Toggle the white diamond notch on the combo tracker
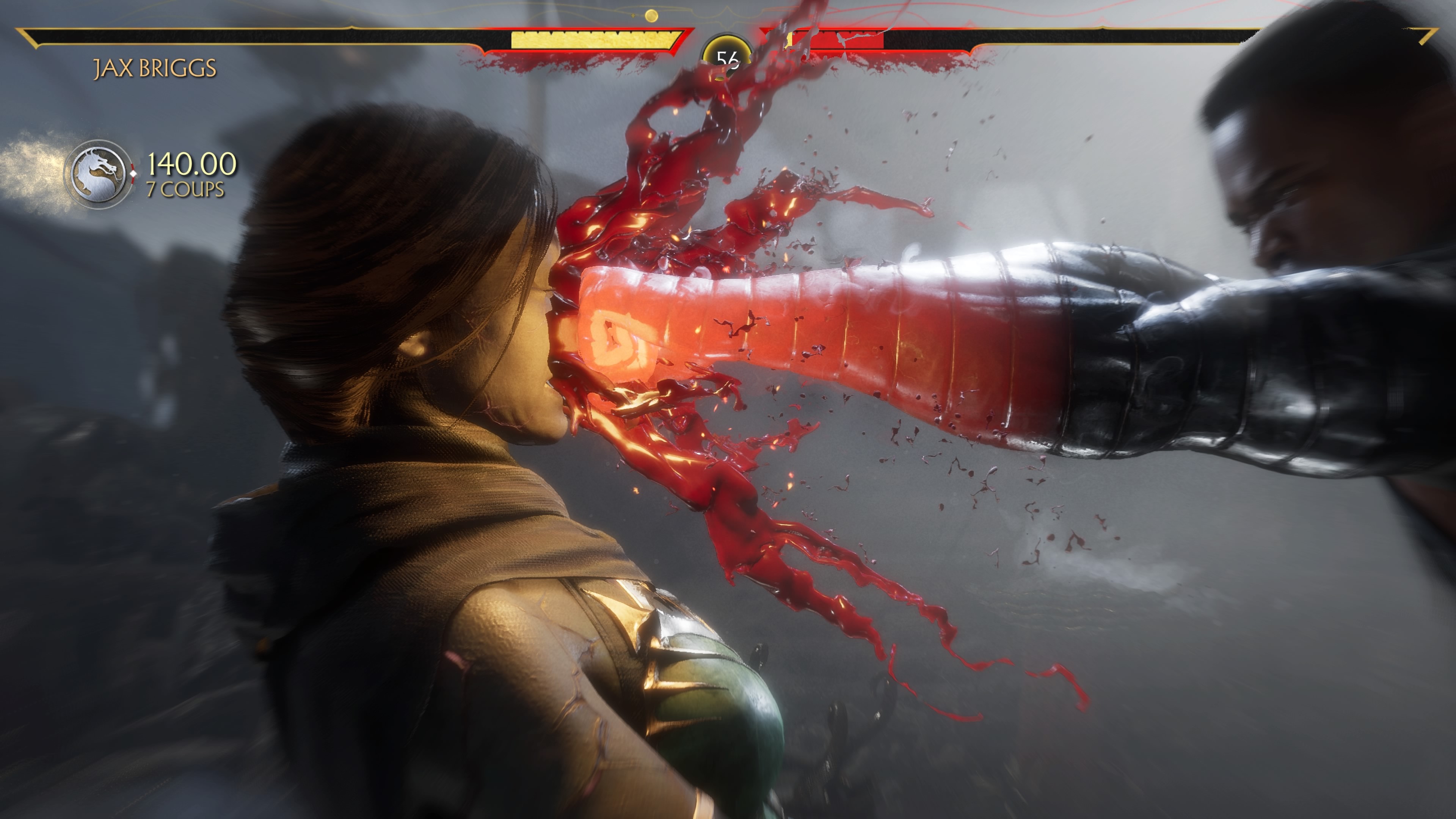 click(133, 174)
